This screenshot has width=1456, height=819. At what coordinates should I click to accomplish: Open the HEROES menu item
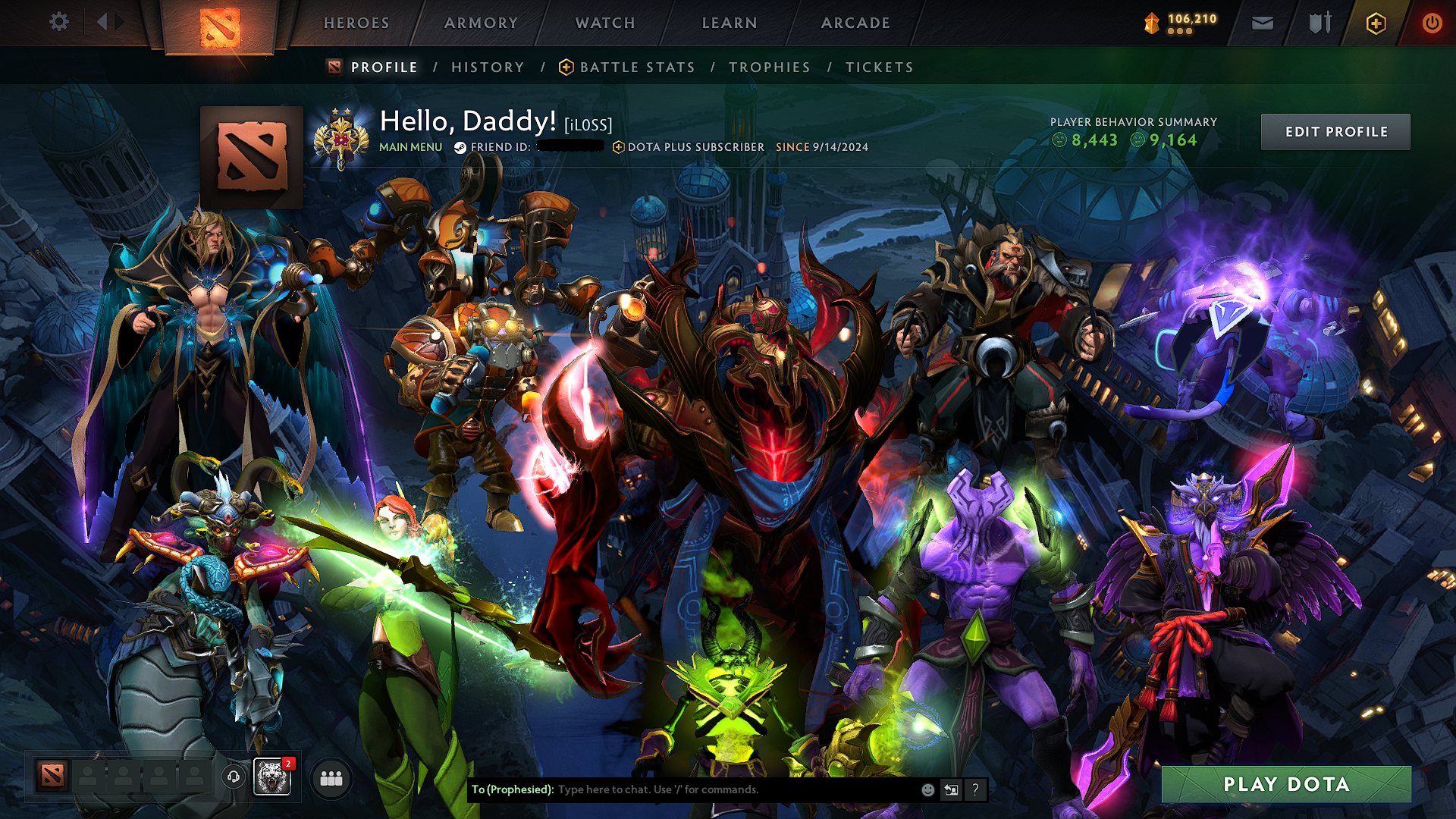[356, 23]
